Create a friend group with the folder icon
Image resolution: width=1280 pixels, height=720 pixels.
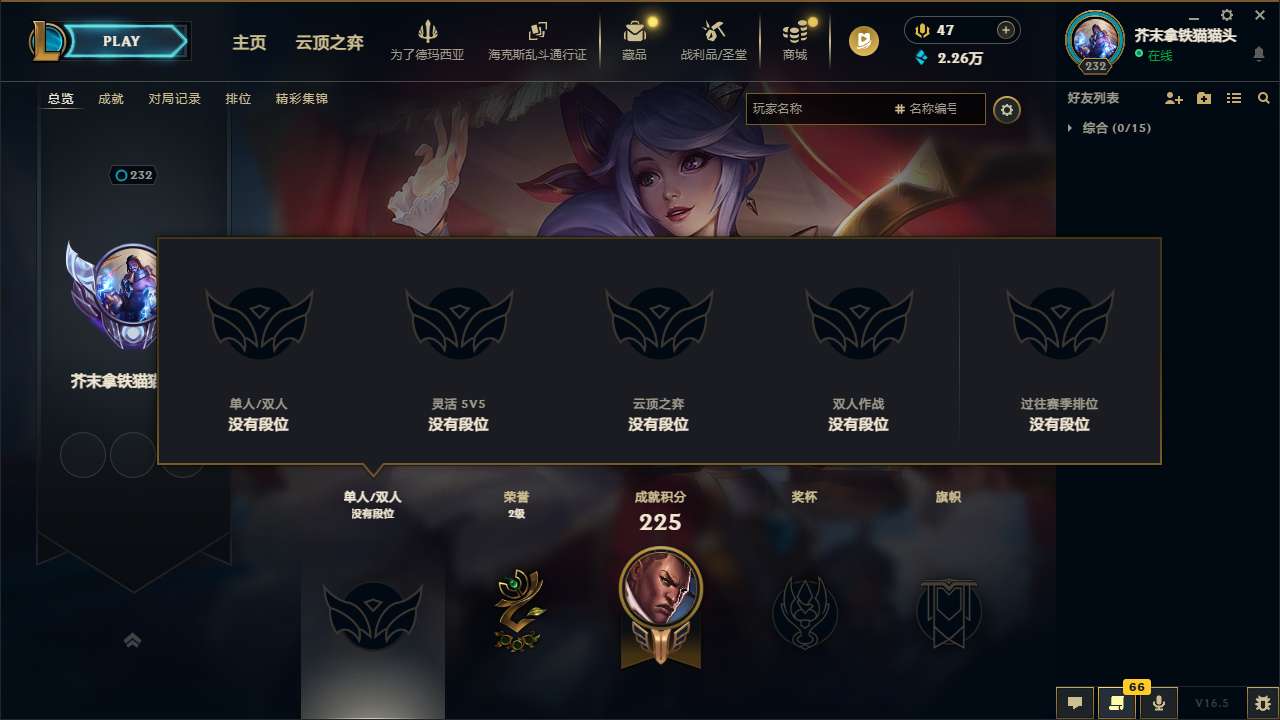[x=1202, y=98]
